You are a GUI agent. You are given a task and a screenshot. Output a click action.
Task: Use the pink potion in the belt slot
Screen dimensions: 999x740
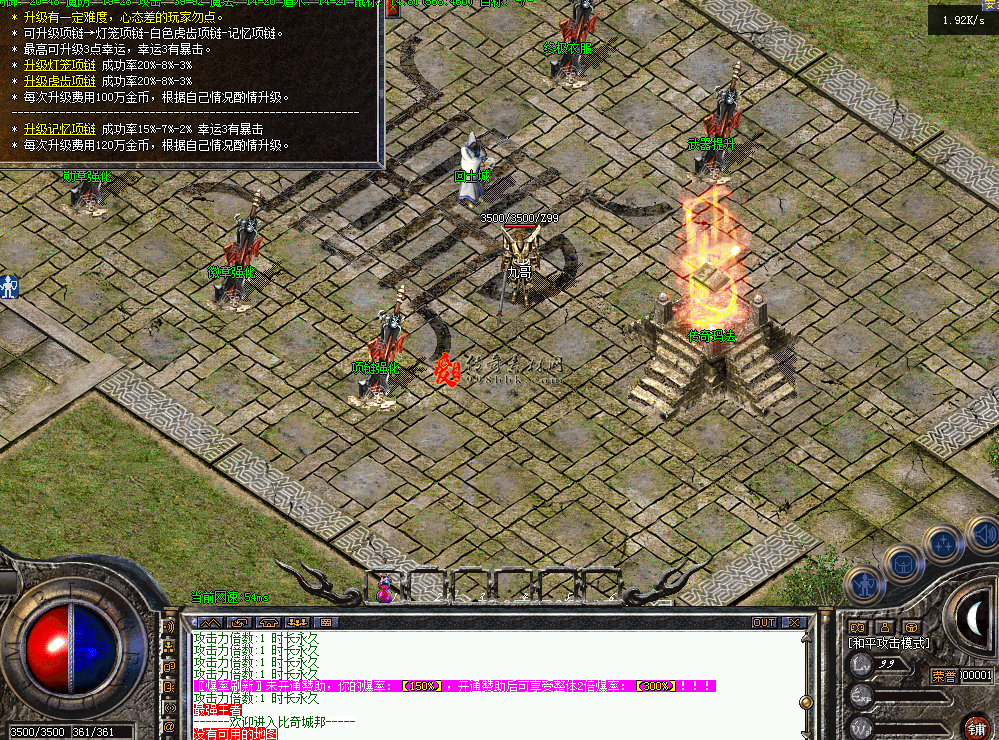(384, 589)
